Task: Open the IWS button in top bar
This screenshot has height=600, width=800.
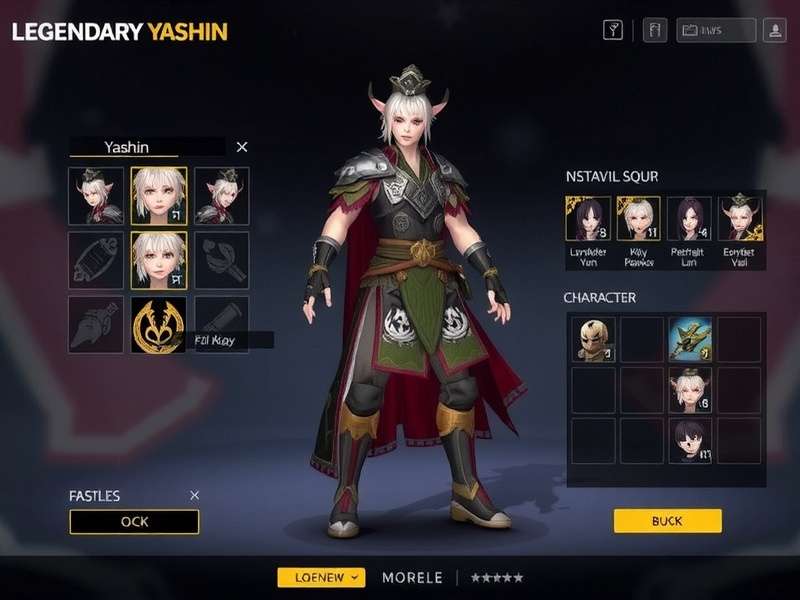Action: point(716,31)
